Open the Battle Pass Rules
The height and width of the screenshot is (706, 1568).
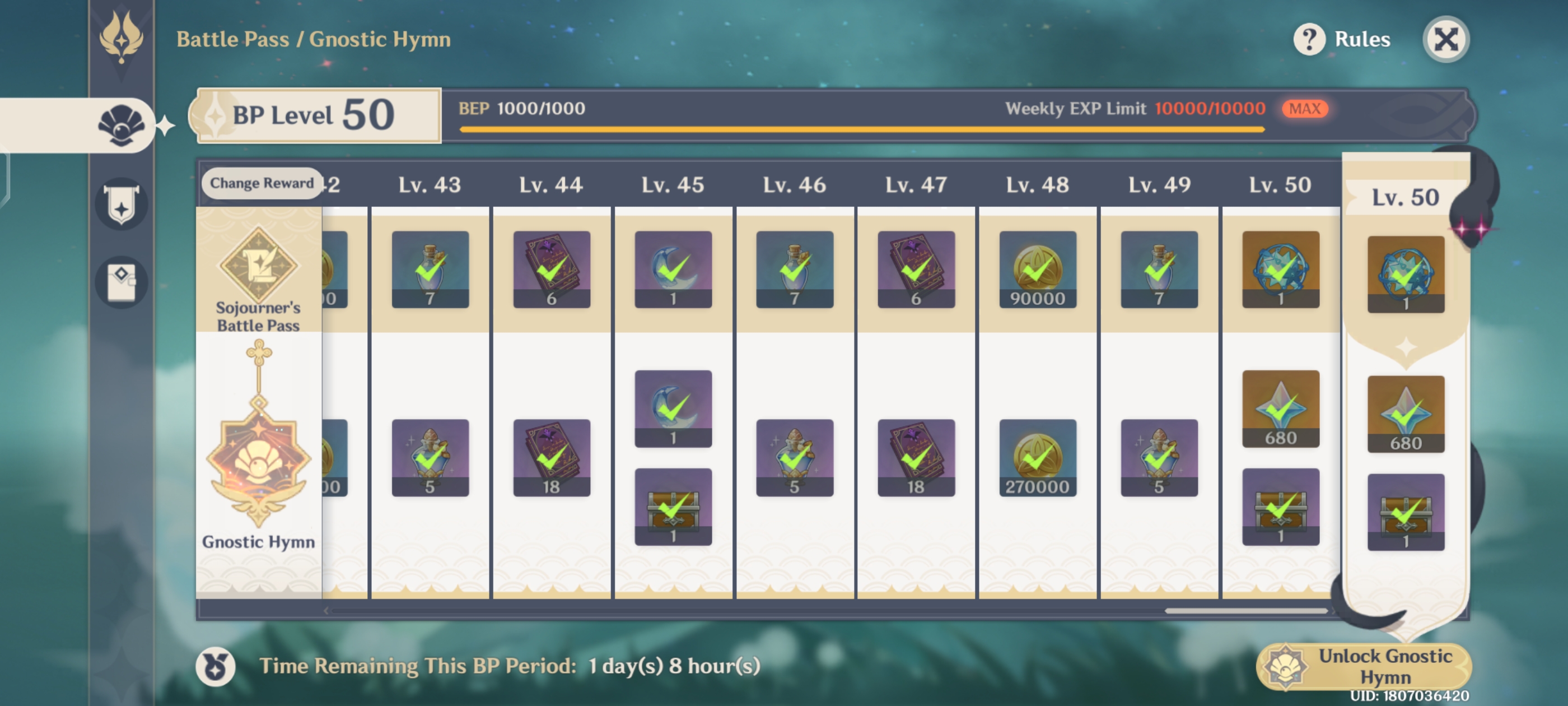(x=1342, y=40)
